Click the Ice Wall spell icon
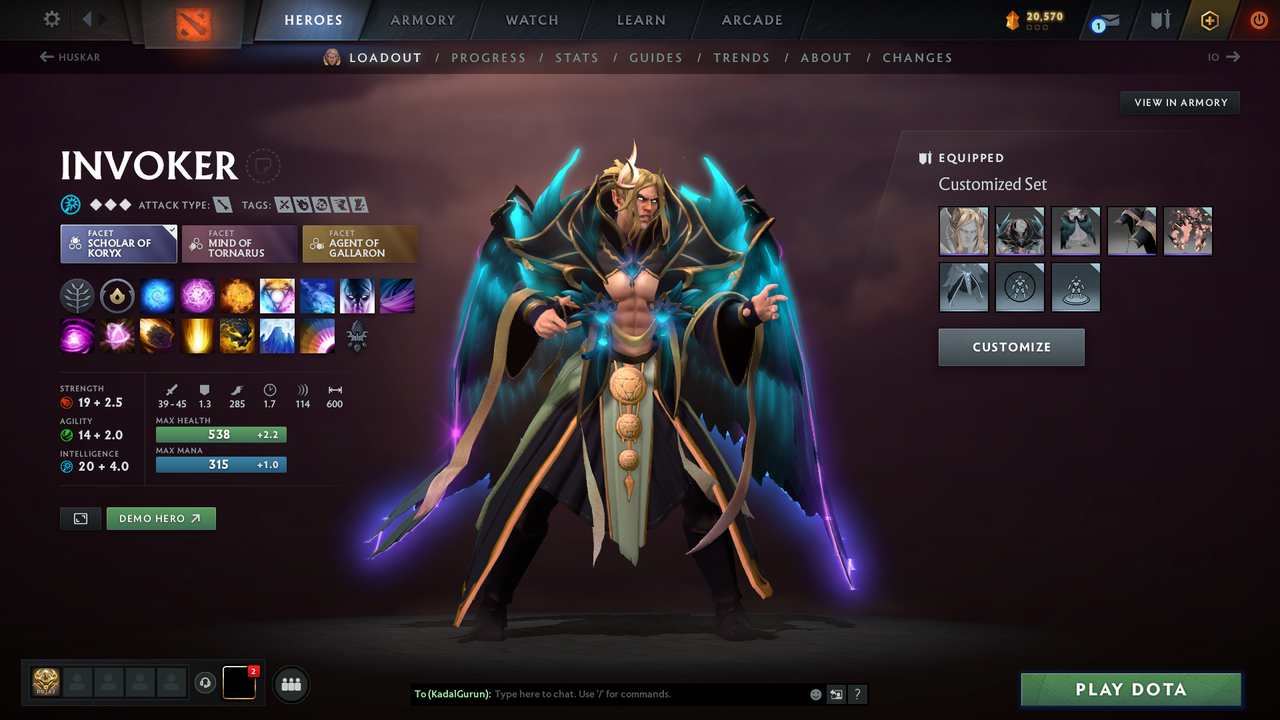 point(277,335)
